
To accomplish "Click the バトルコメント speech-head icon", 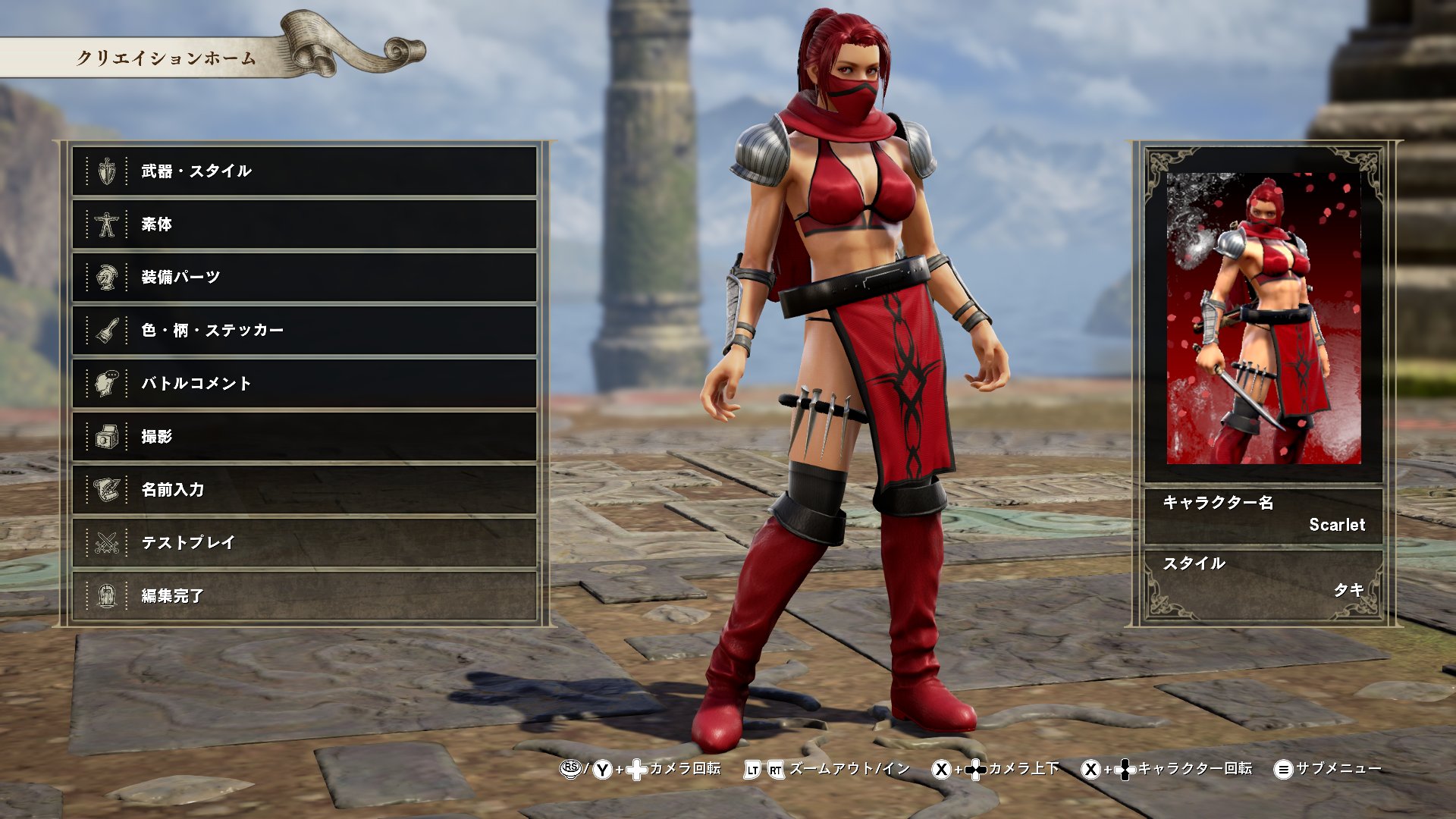I will [x=106, y=384].
